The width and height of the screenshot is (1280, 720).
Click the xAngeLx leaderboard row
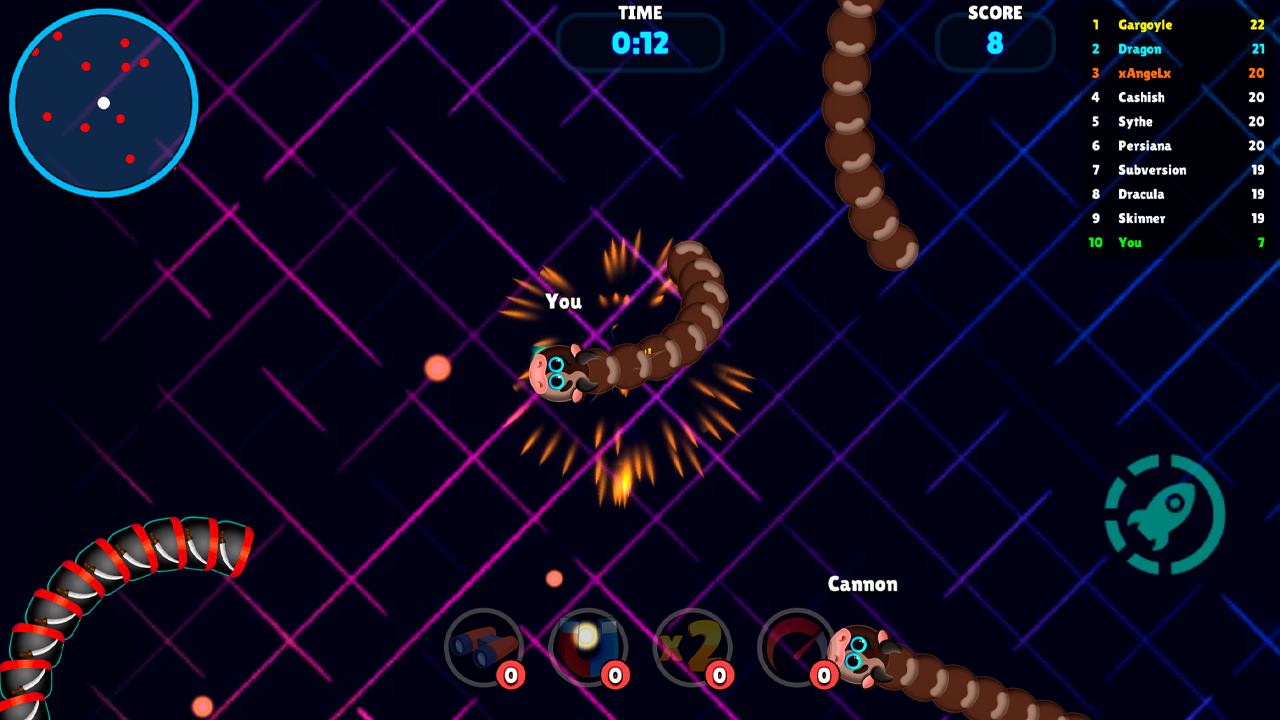click(x=1144, y=73)
